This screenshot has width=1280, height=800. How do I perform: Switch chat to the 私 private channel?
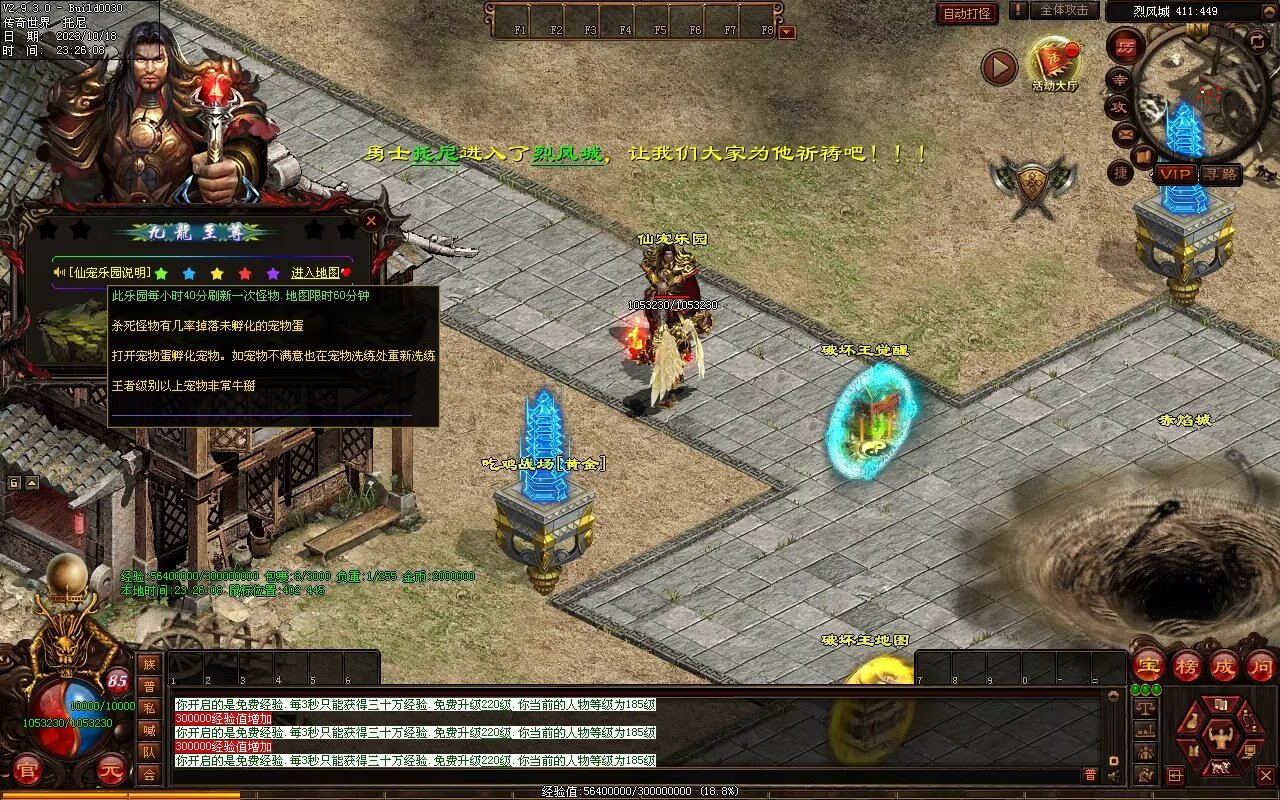149,708
